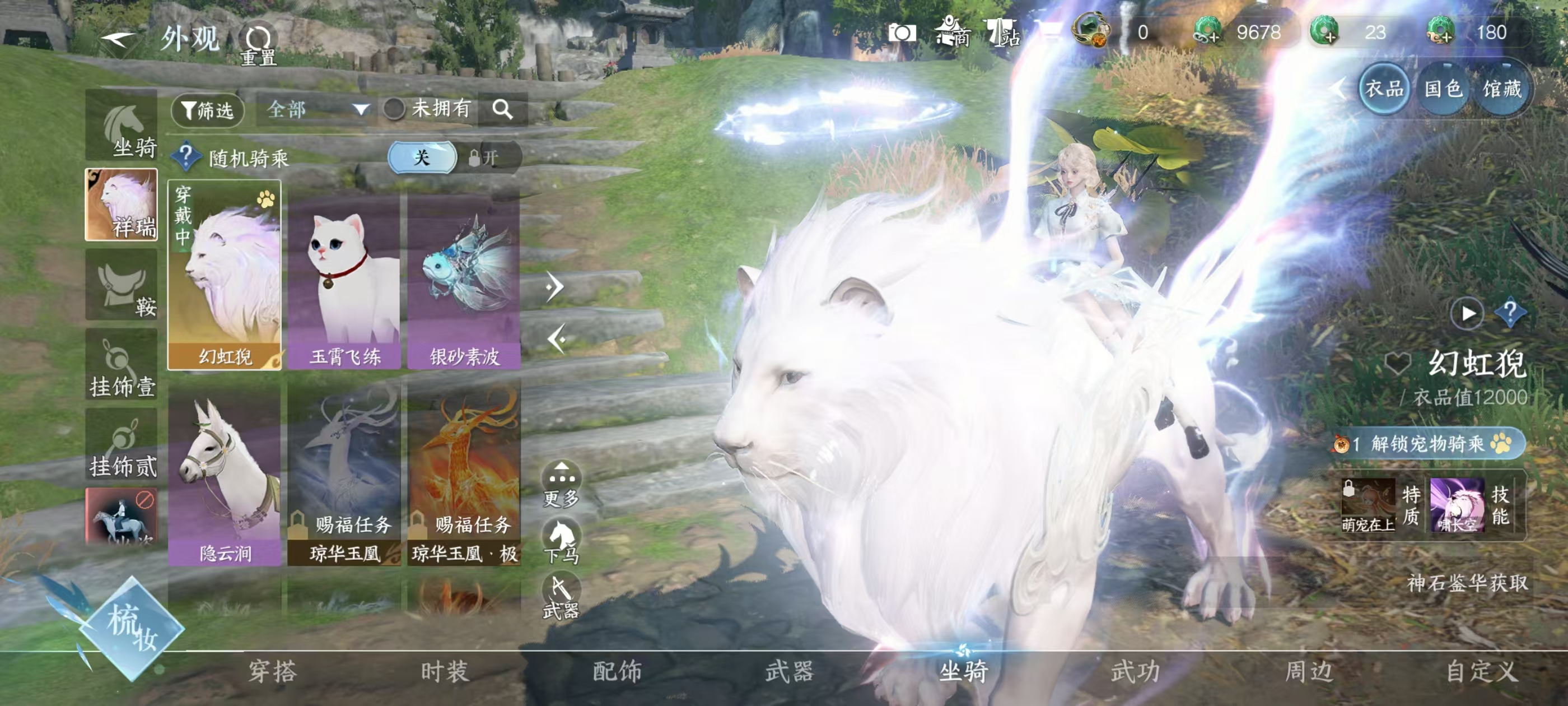1568x706 pixels.
Task: Open mount search with magnifier icon
Action: [503, 110]
